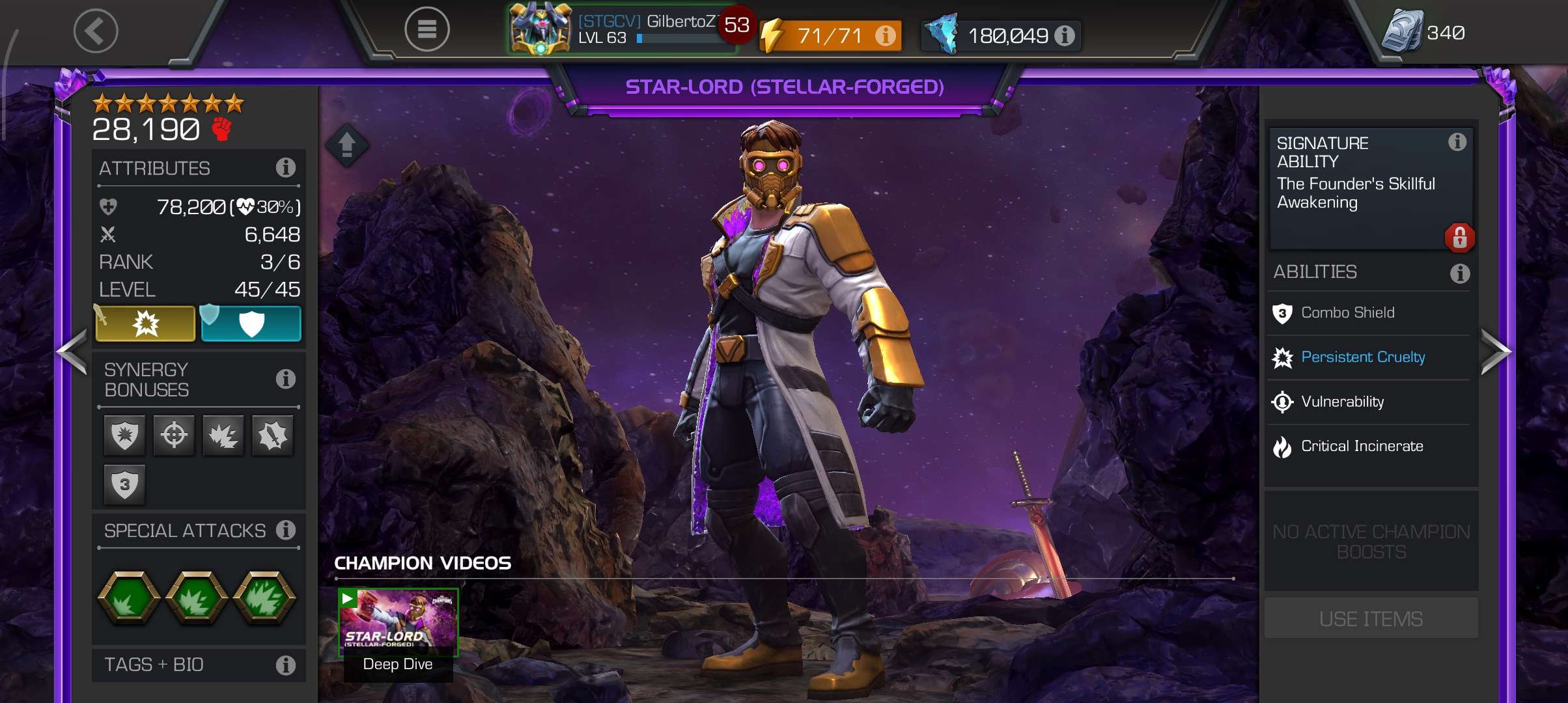Select the Persistent Cruelty ability
Viewport: 1568px width, 703px height.
click(1362, 357)
